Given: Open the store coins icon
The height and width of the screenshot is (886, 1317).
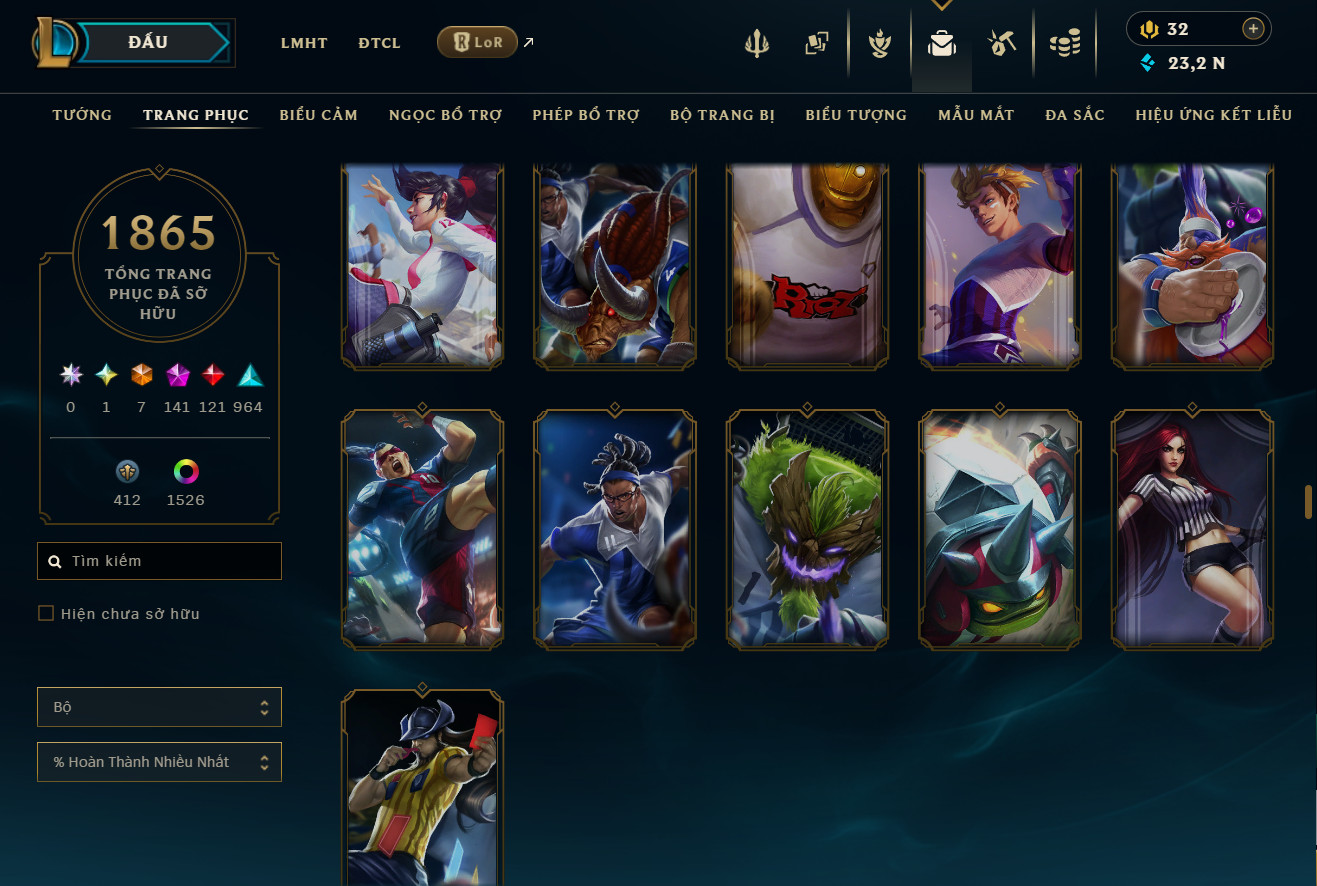Looking at the screenshot, I should (x=1065, y=44).
